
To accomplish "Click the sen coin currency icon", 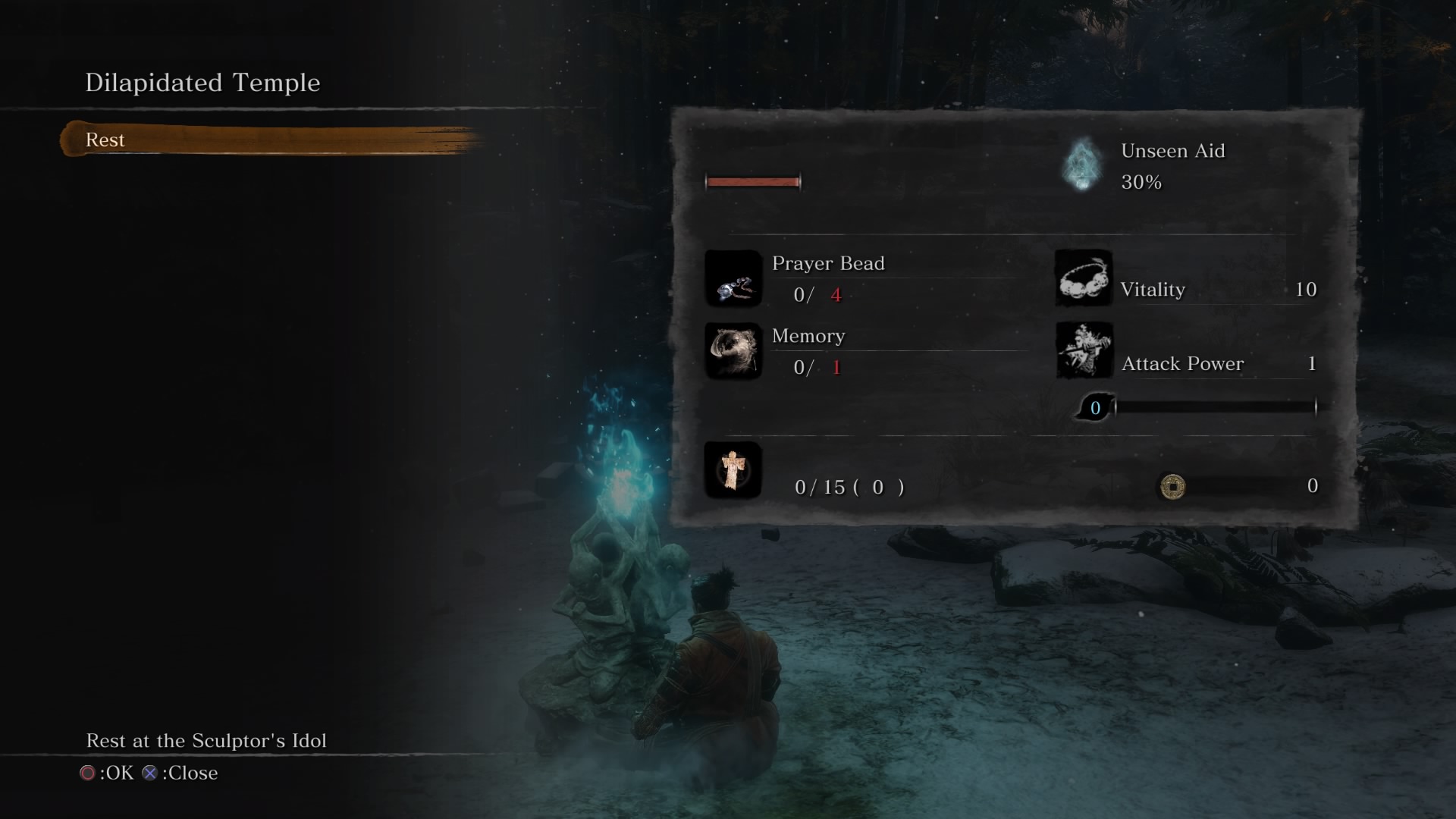I will click(x=1172, y=488).
